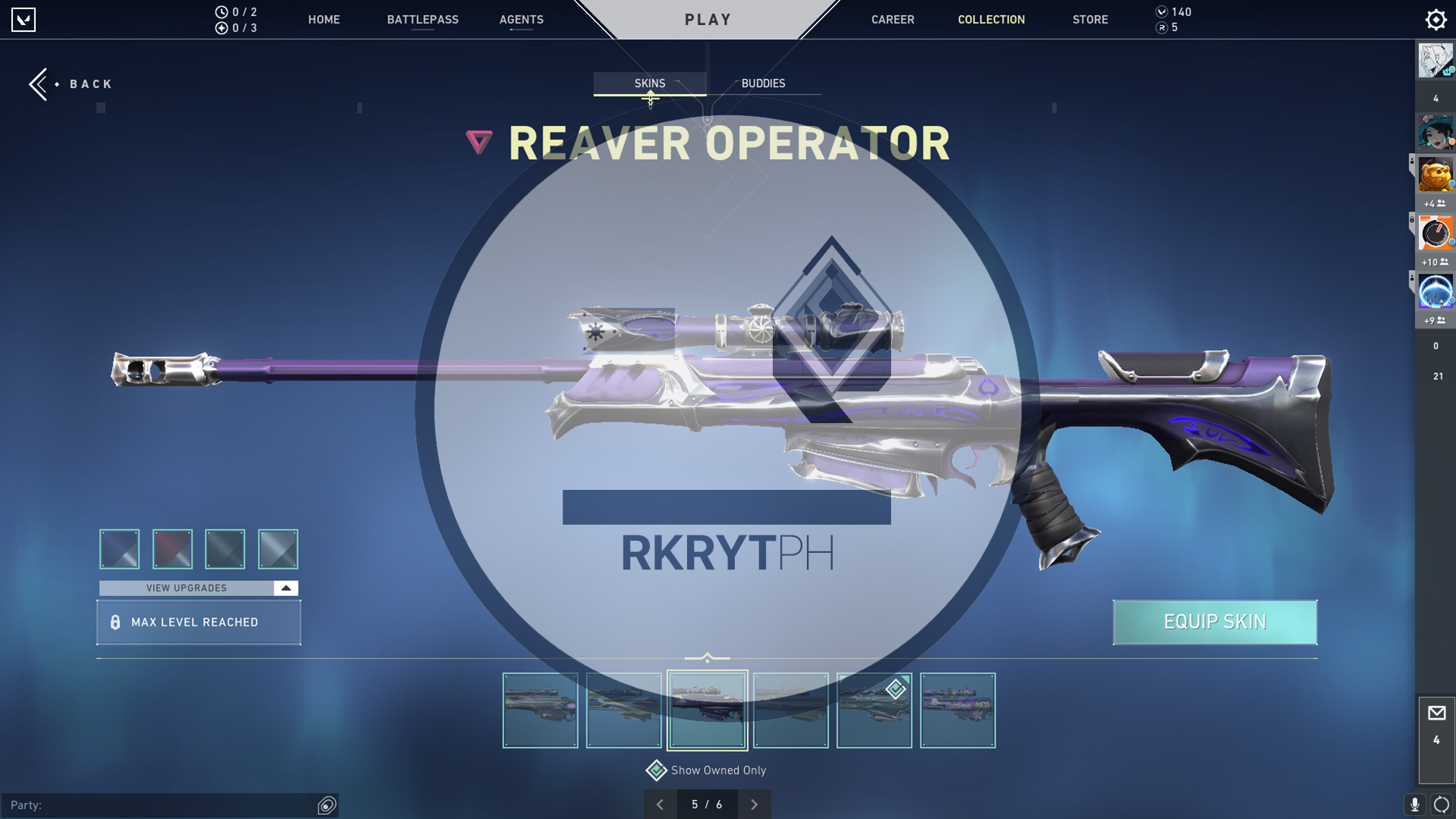Image resolution: width=1456 pixels, height=819 pixels.
Task: Click the pink Reaver emblem beside the title
Action: click(x=478, y=143)
